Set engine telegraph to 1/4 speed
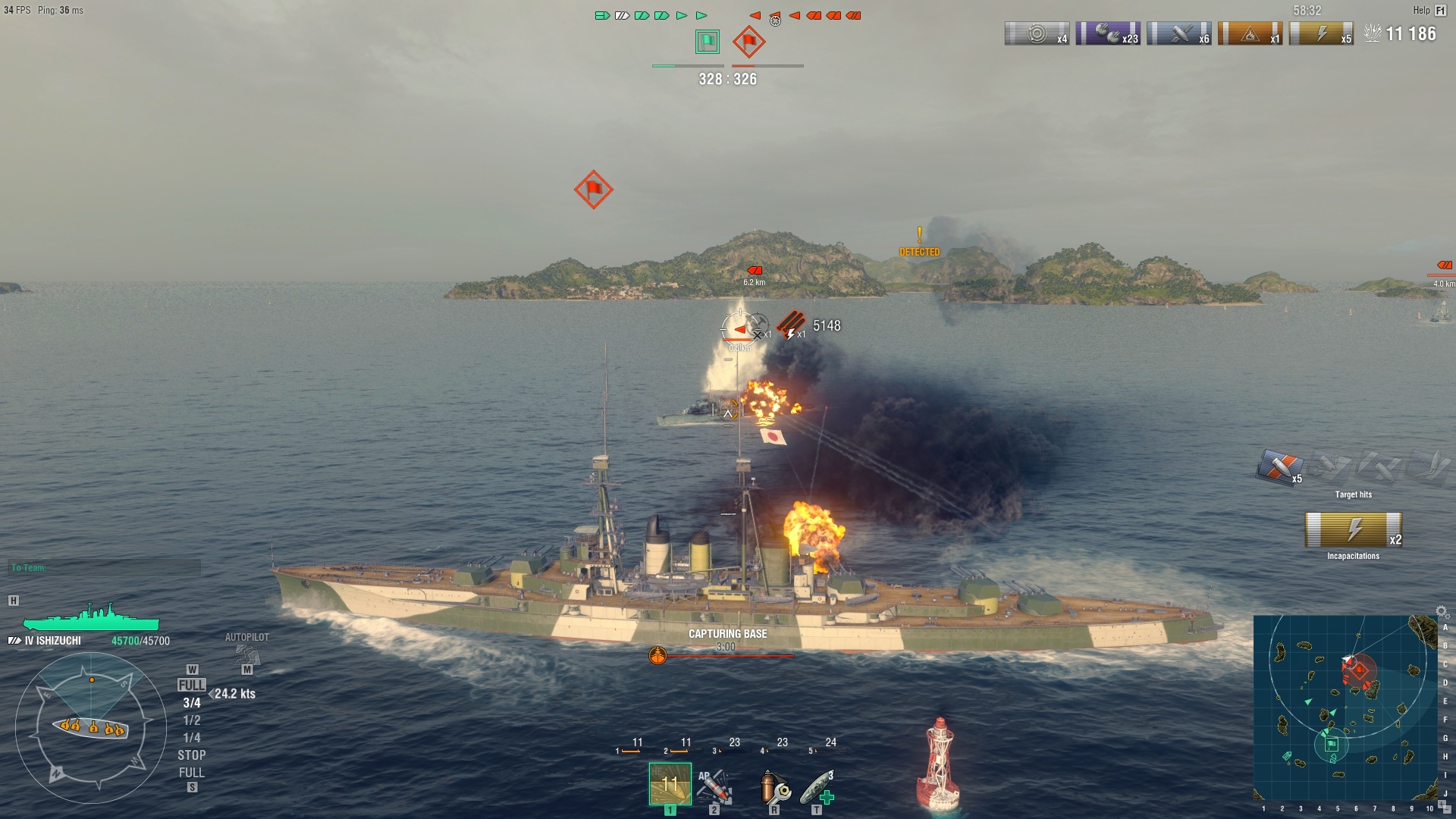The height and width of the screenshot is (819, 1456). tap(192, 738)
